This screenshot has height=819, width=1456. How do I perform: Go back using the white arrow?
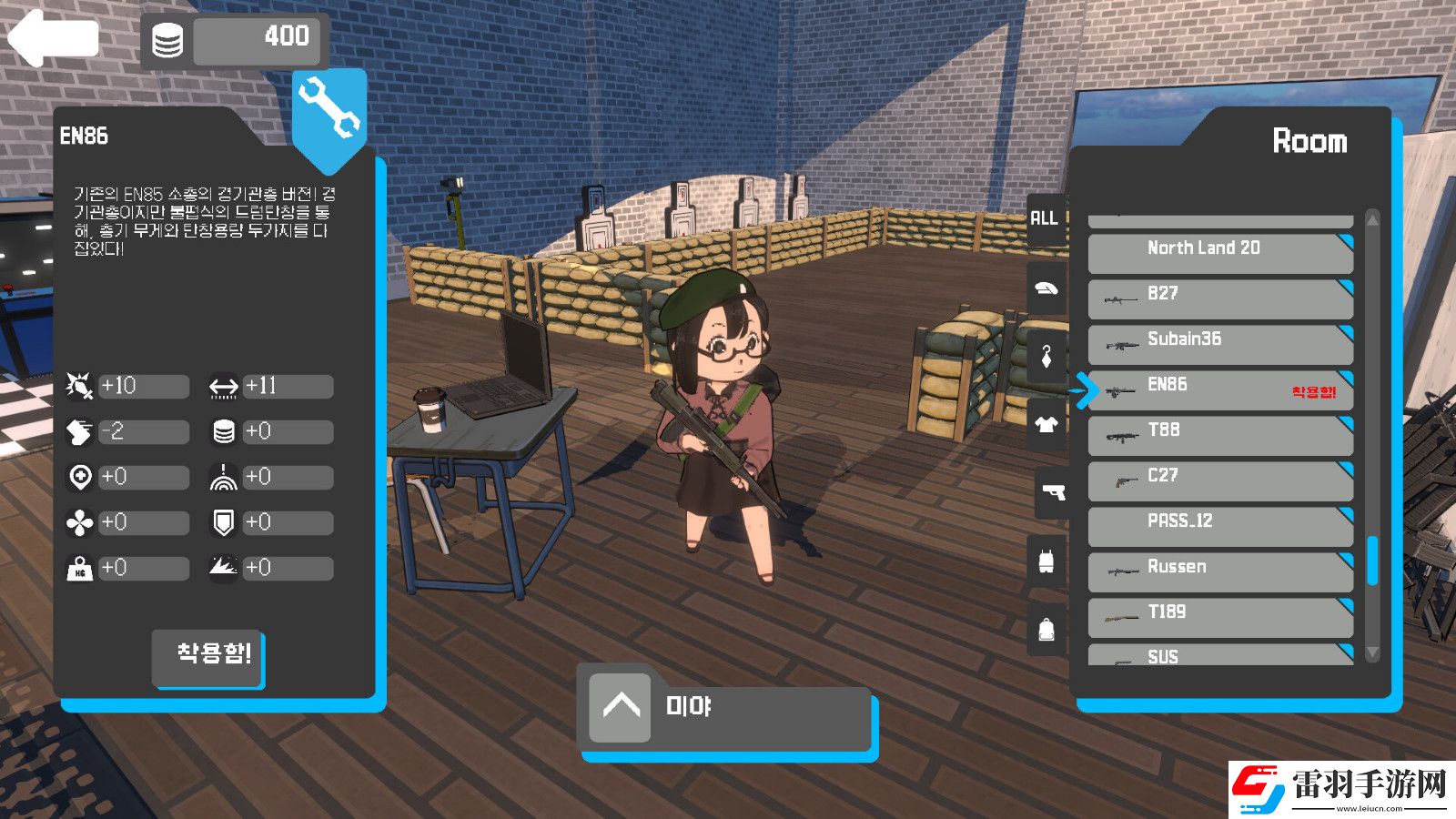pos(53,38)
